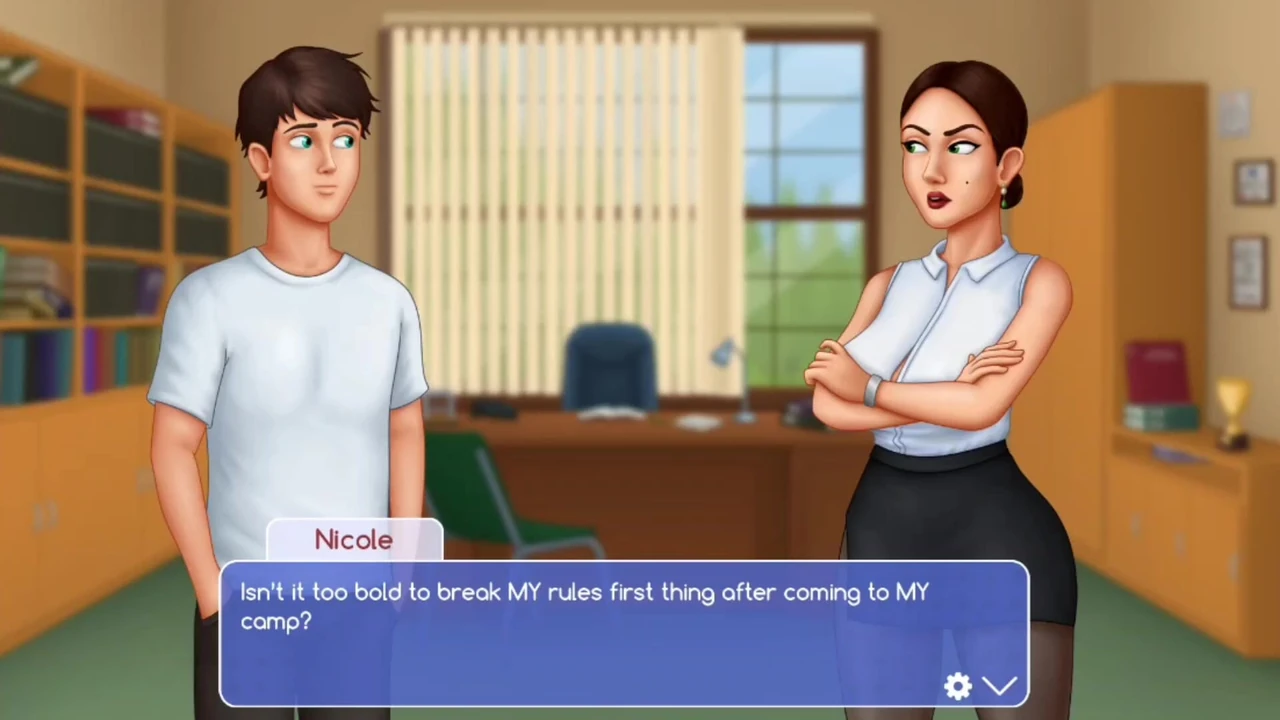Open settings via the gear icon
1280x720 pixels.
click(x=958, y=686)
